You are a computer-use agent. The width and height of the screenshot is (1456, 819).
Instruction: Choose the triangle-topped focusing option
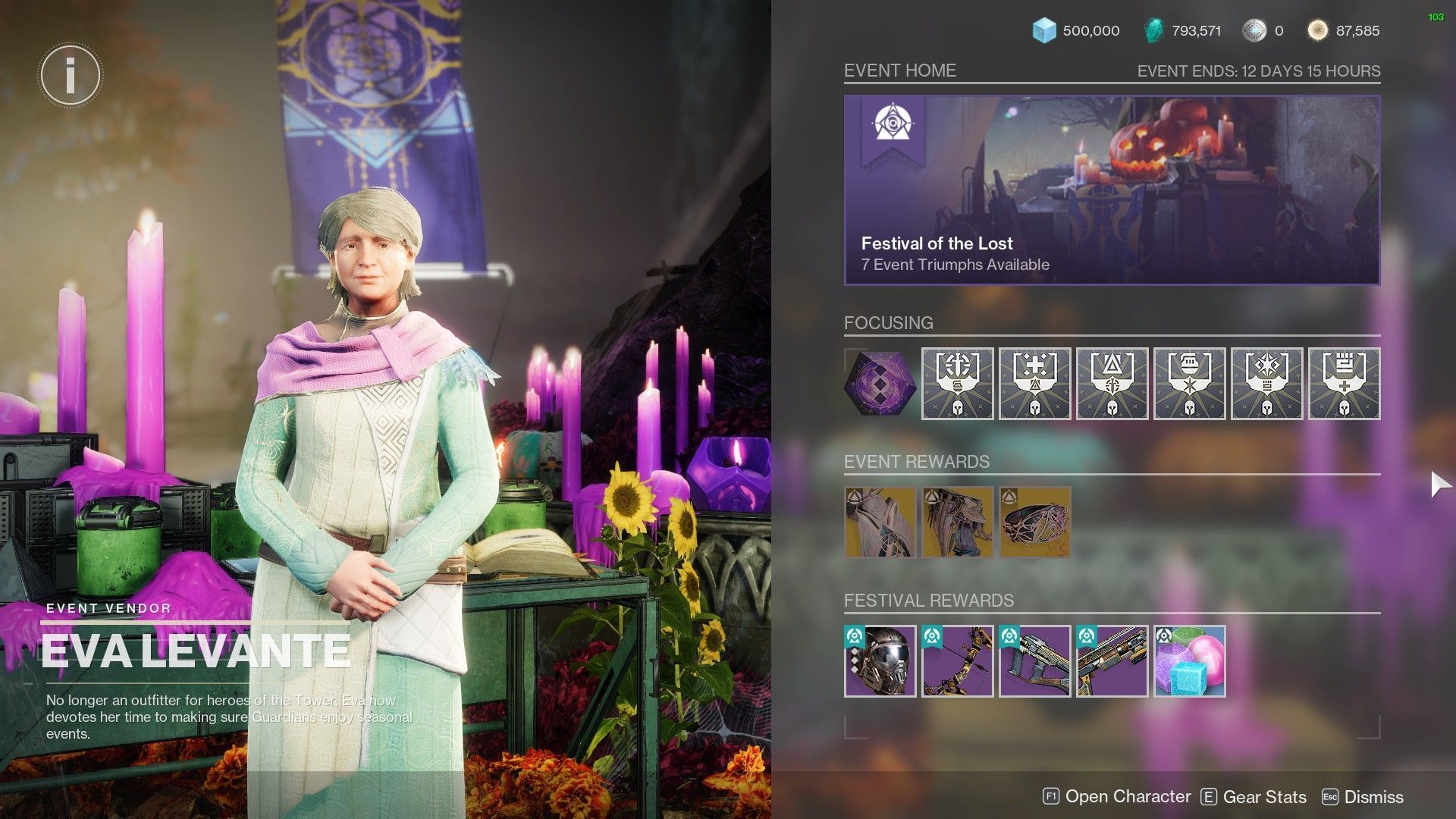tap(1112, 384)
